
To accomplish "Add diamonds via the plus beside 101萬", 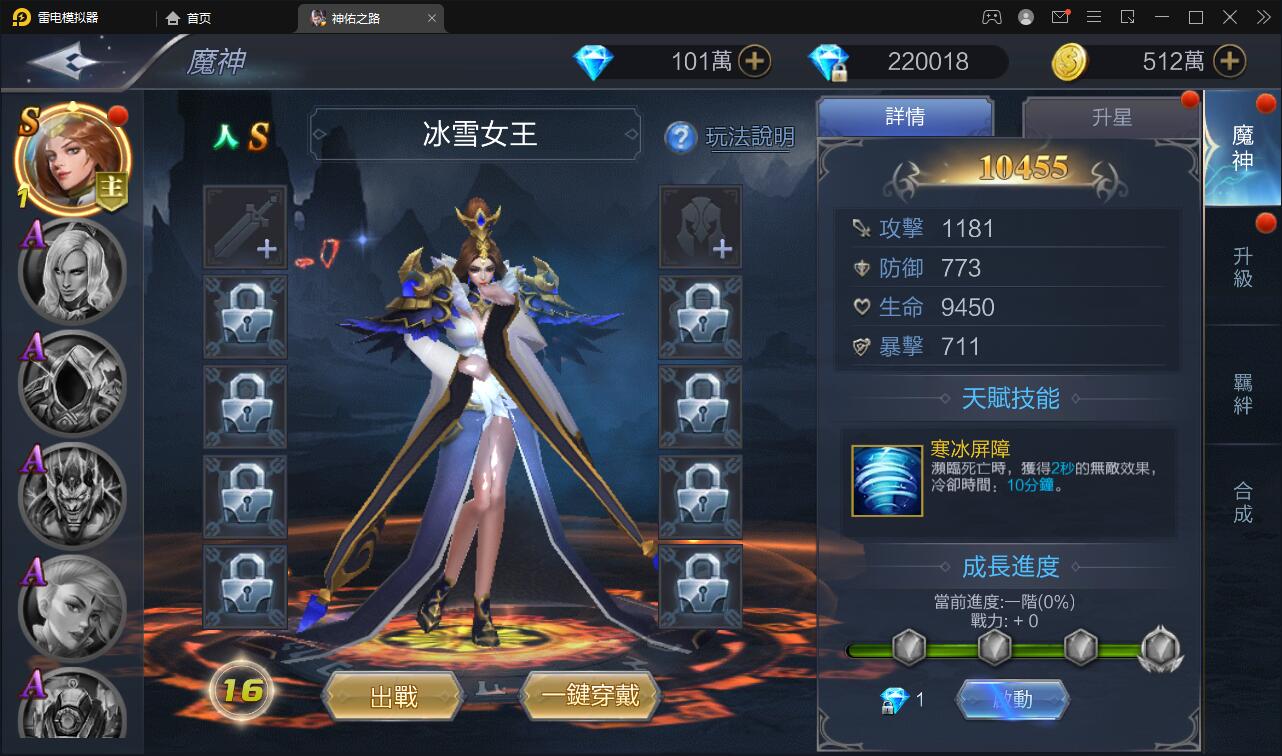I will 757,61.
